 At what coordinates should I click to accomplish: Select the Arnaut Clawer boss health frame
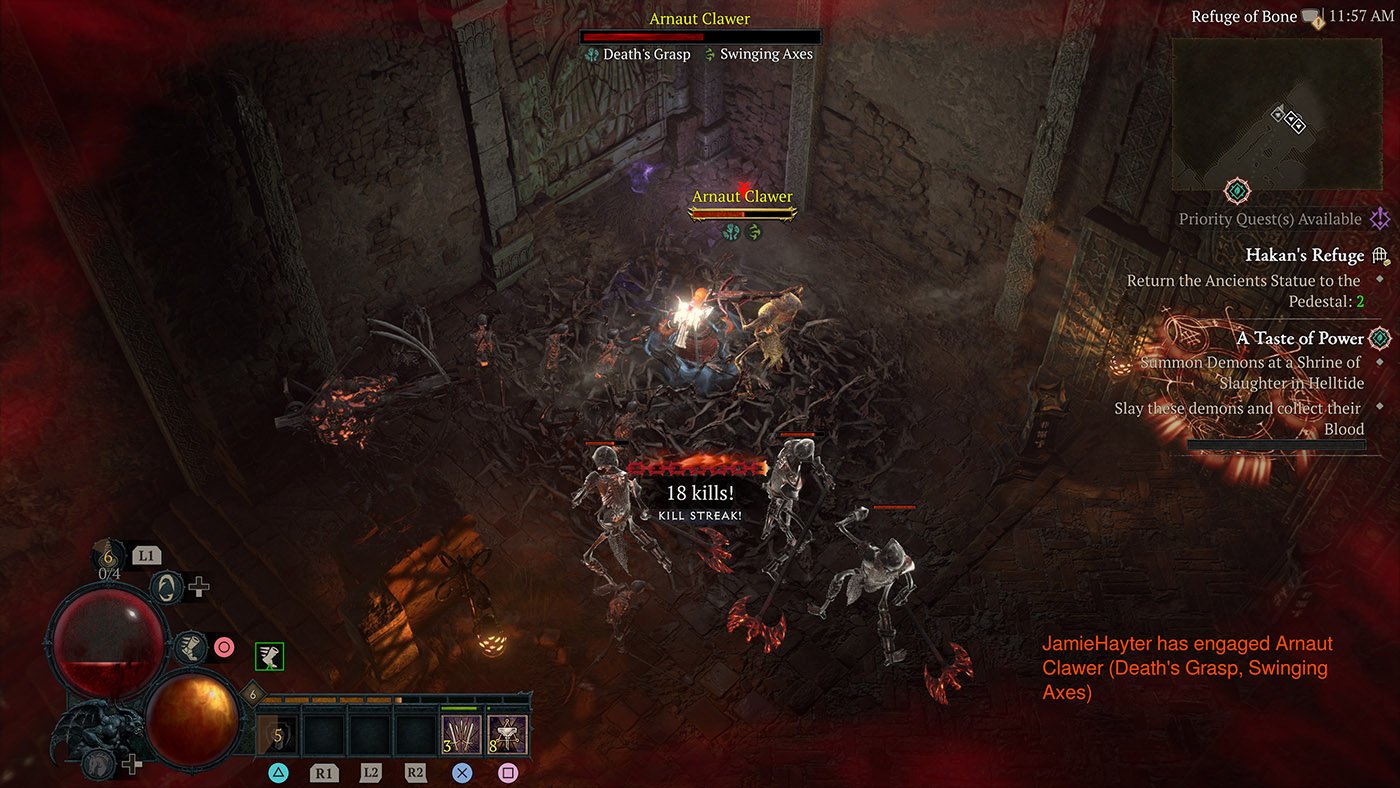[700, 37]
